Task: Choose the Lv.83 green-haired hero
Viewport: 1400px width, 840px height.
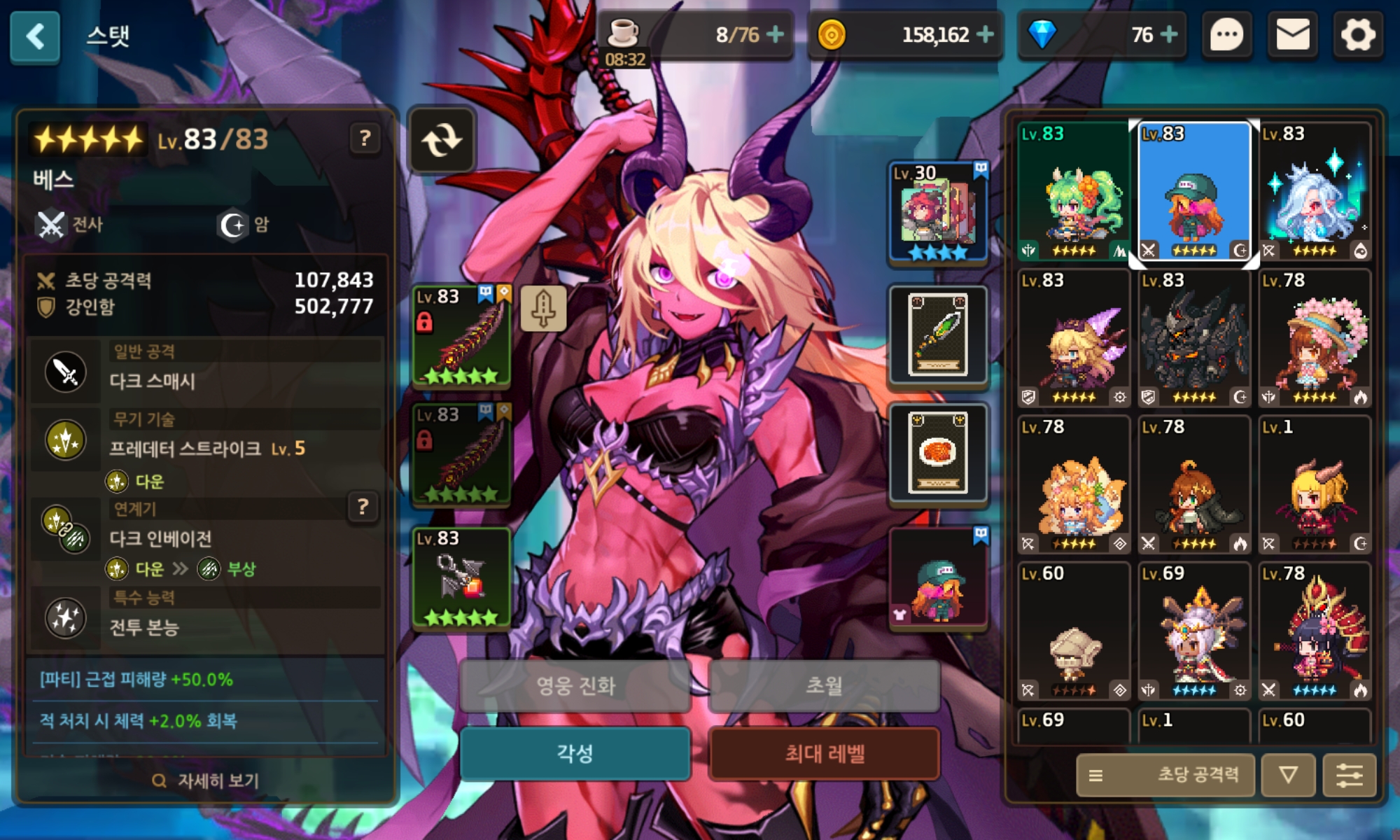Action: [x=1073, y=192]
